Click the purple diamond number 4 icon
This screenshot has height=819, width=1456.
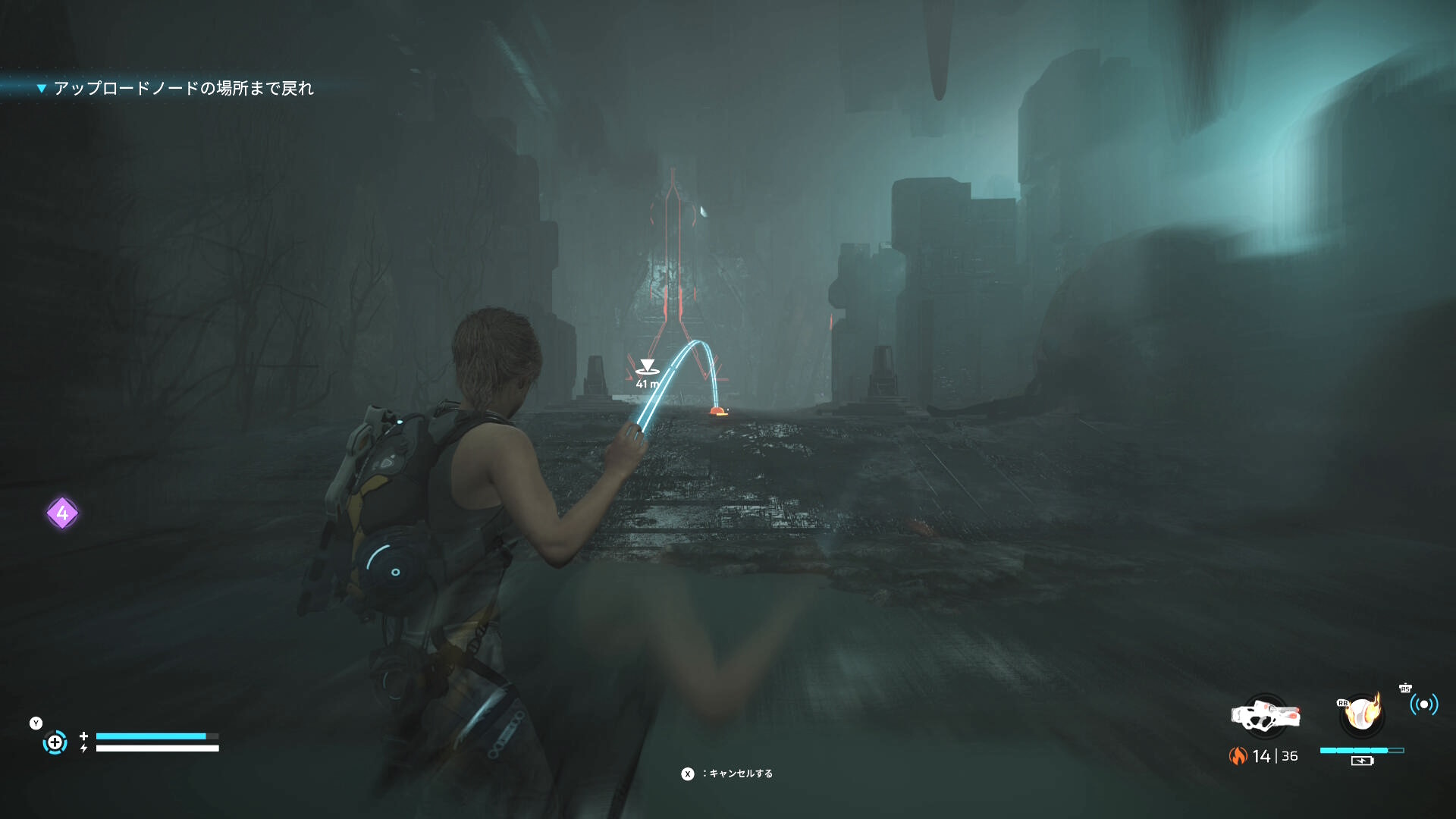point(62,513)
